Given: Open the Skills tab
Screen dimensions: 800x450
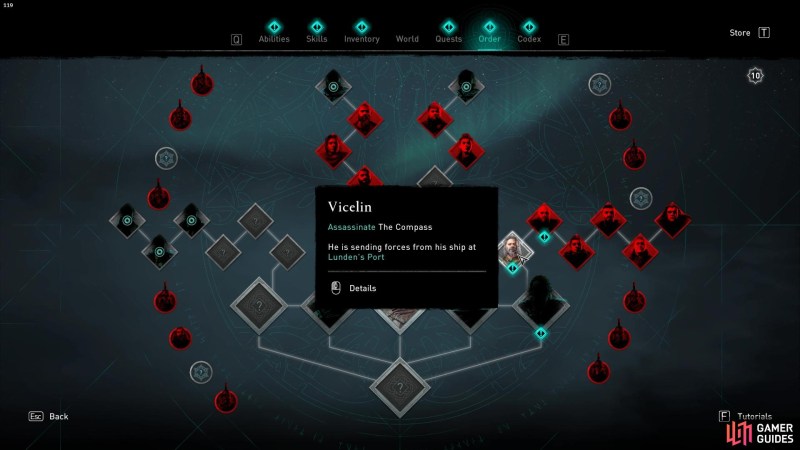Looking at the screenshot, I should [x=316, y=39].
